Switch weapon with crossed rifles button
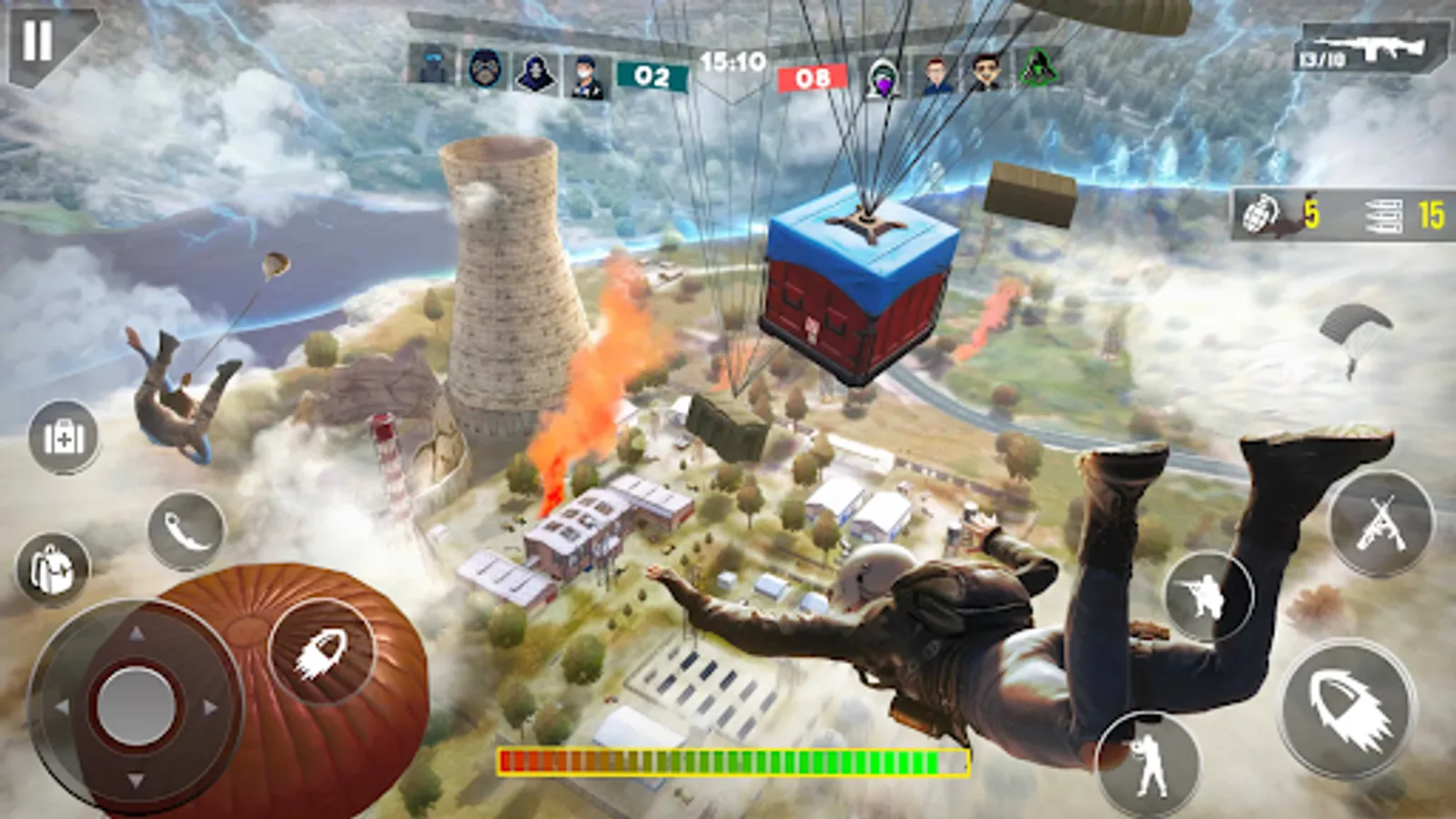This screenshot has width=1456, height=819. point(1380,523)
